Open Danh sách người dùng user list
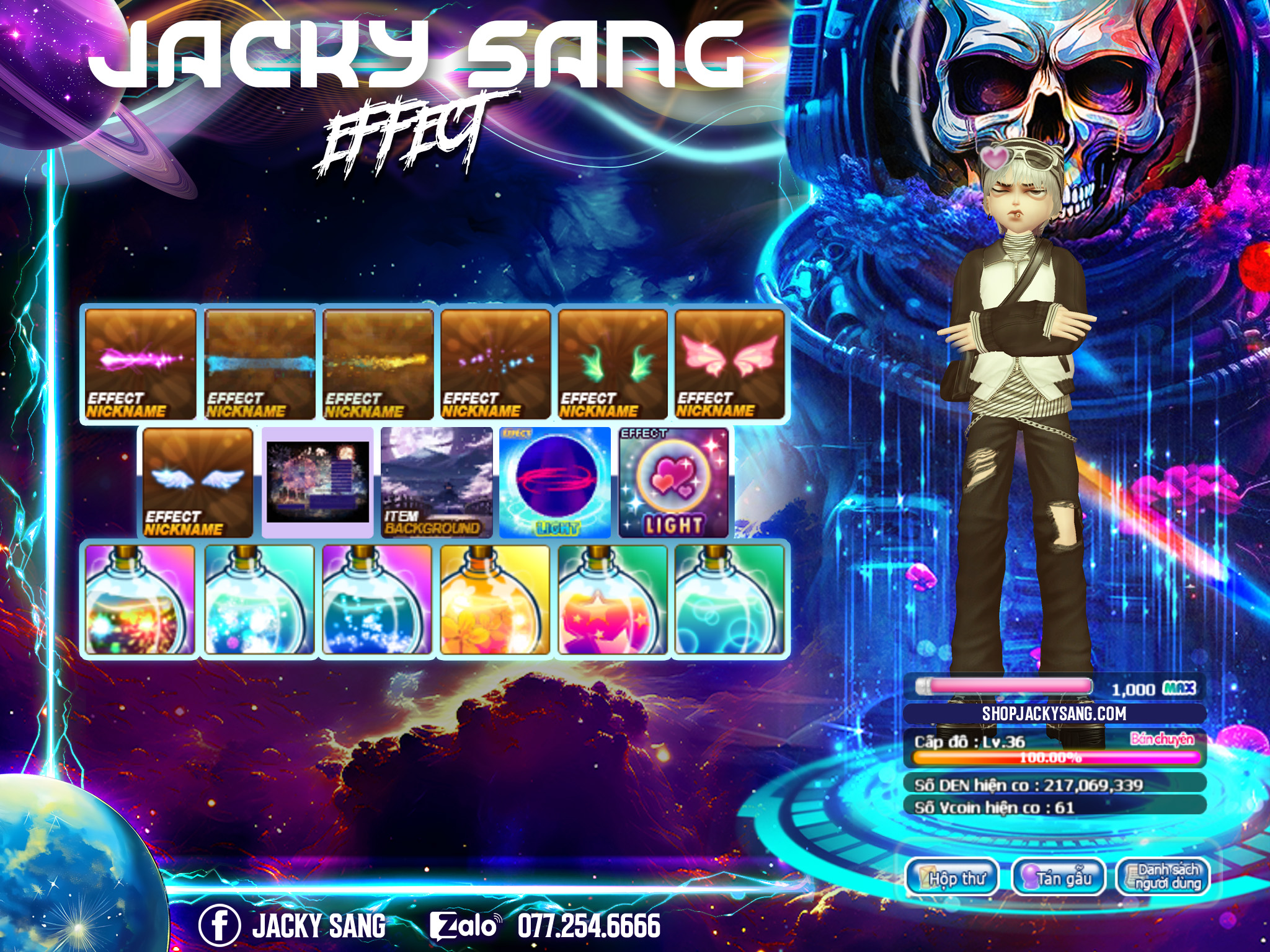The width and height of the screenshot is (1270, 952). (1164, 878)
